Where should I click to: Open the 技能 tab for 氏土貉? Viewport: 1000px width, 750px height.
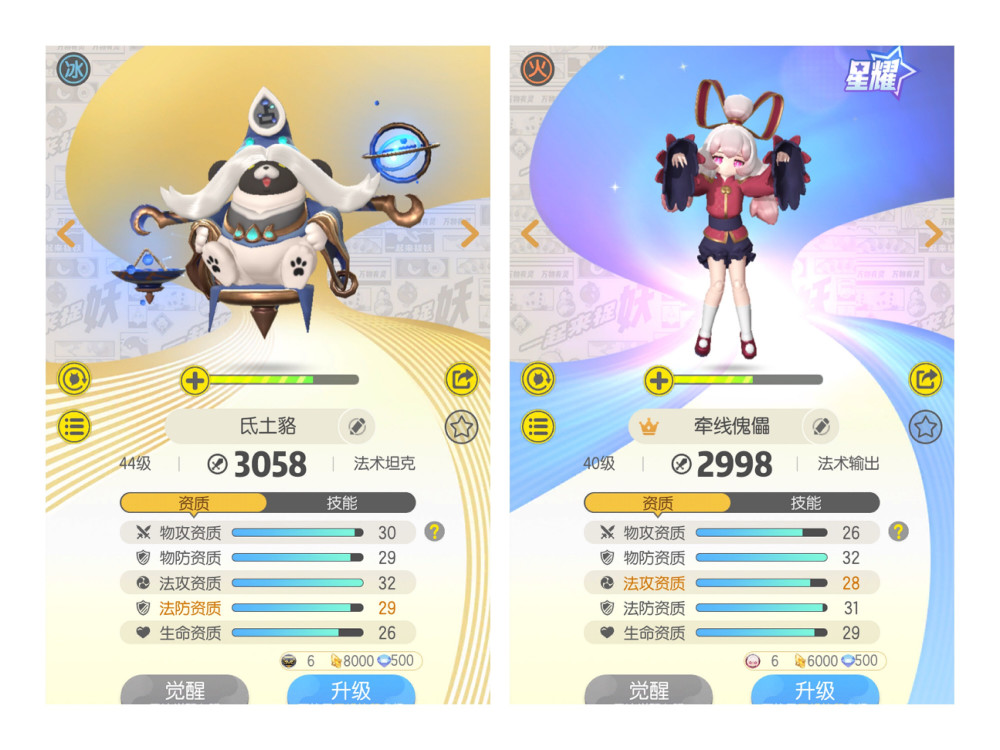(x=341, y=503)
